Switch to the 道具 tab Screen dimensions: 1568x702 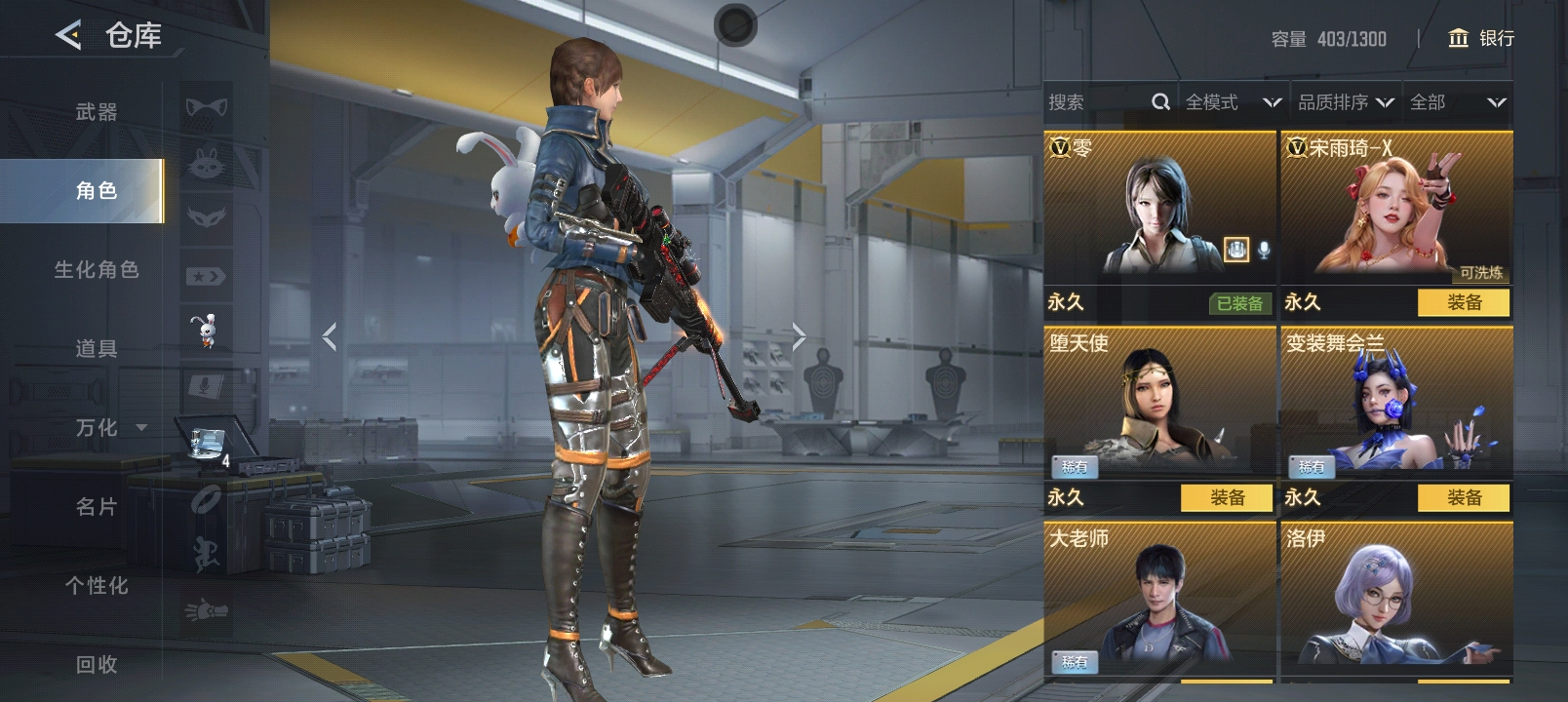(x=97, y=348)
